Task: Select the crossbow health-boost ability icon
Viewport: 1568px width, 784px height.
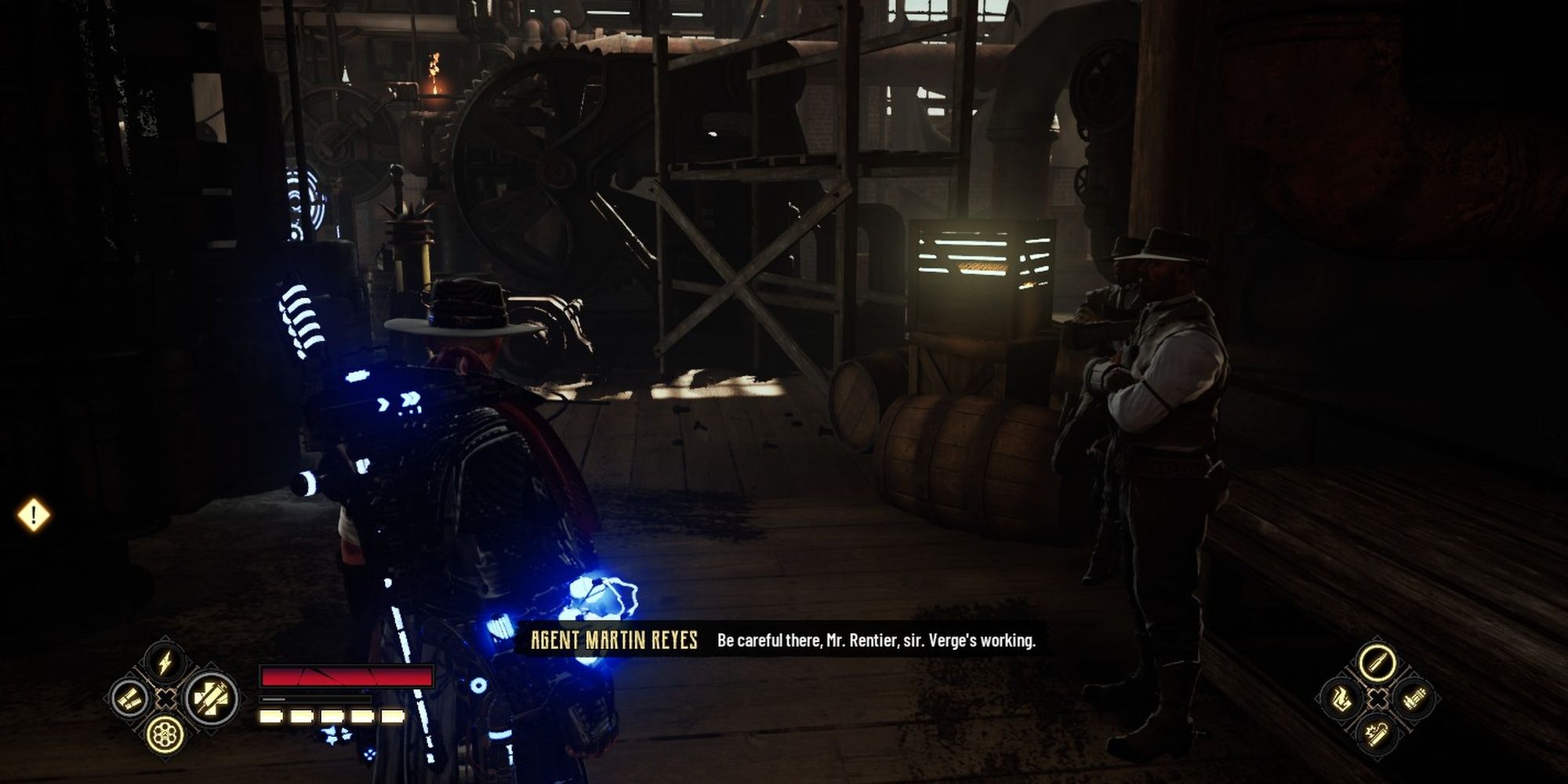Action: coord(210,699)
